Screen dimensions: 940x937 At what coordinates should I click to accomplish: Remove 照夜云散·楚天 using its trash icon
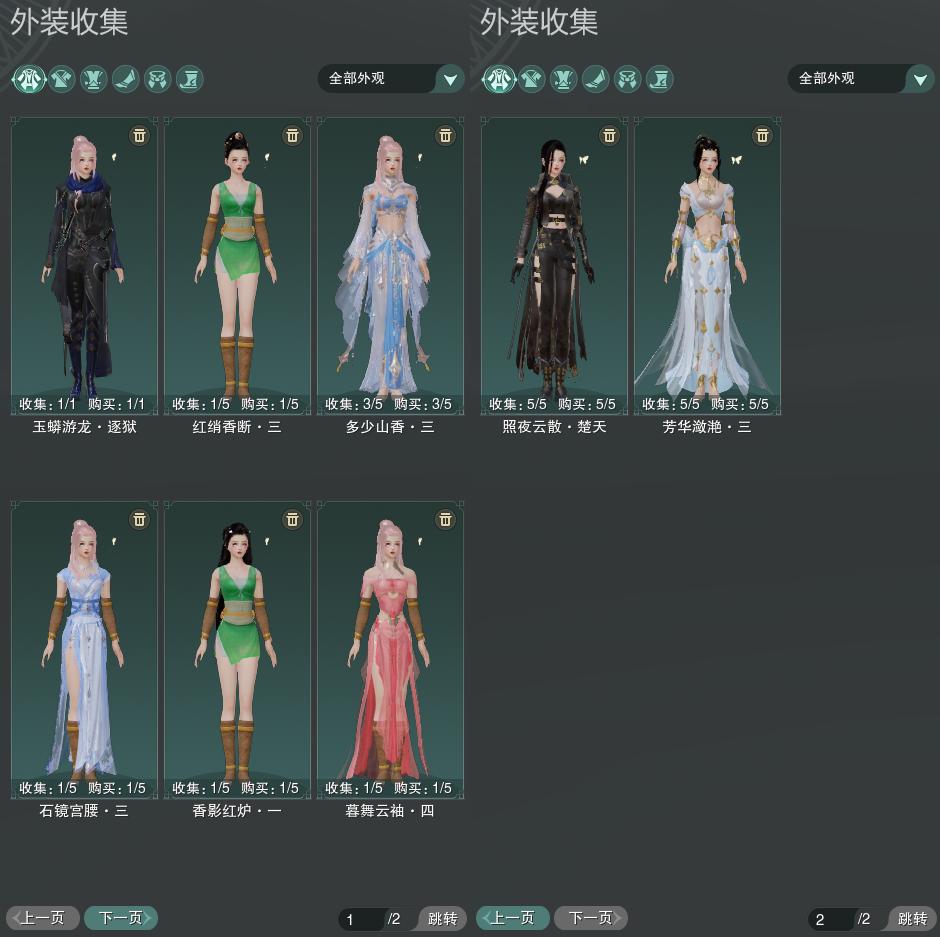[609, 135]
